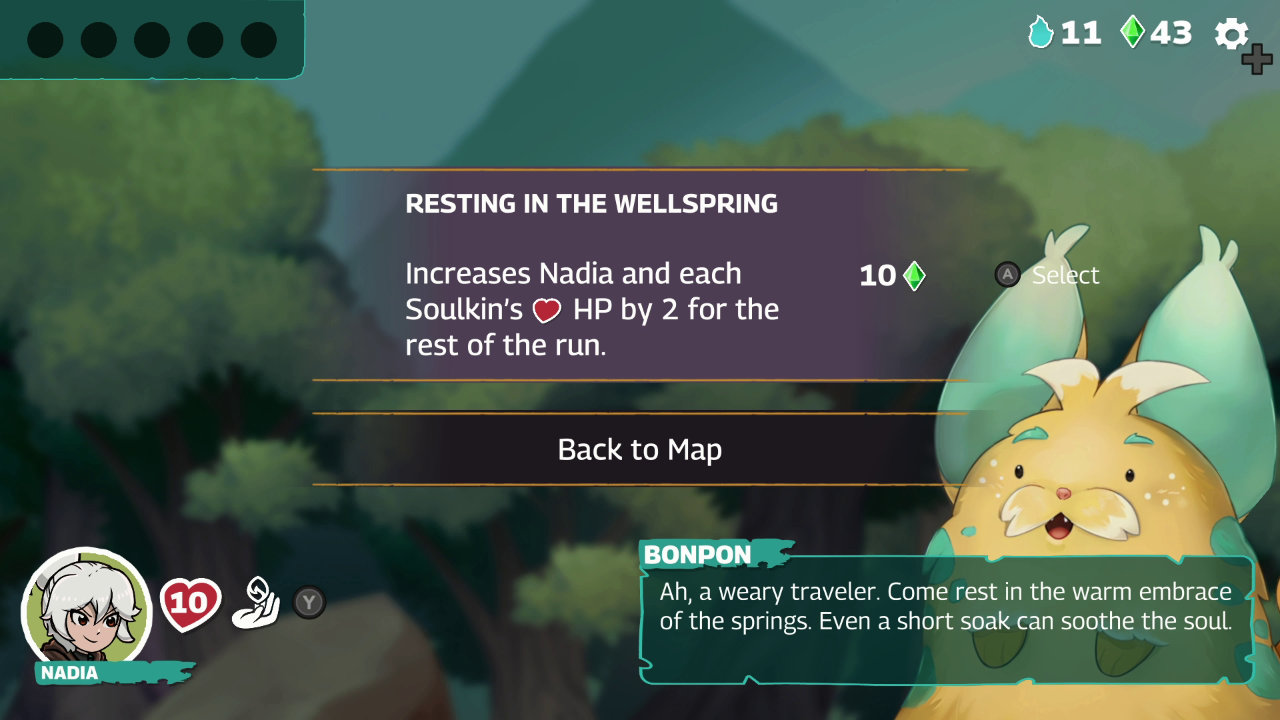
Task: Click the teal soul flame currency icon
Action: (1043, 33)
